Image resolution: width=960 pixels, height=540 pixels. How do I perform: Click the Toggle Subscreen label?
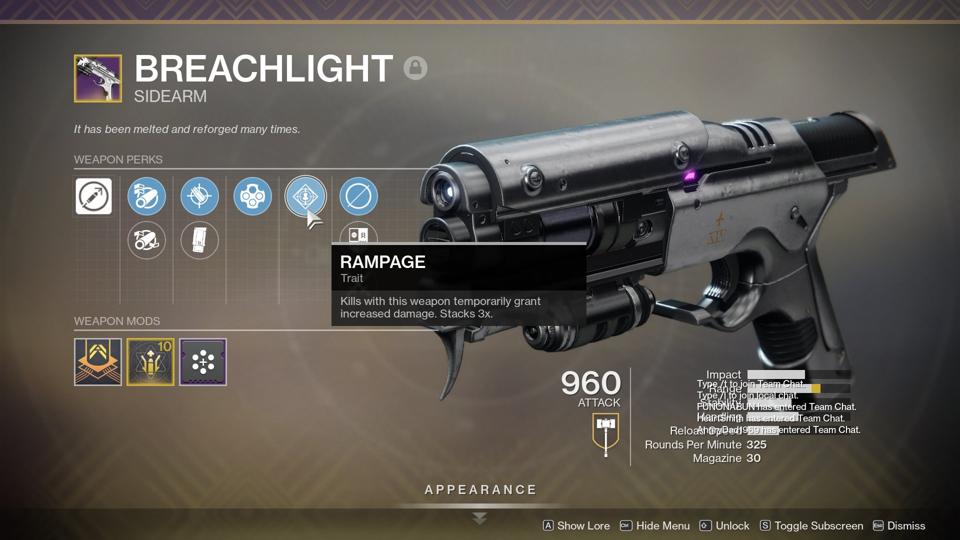click(818, 525)
